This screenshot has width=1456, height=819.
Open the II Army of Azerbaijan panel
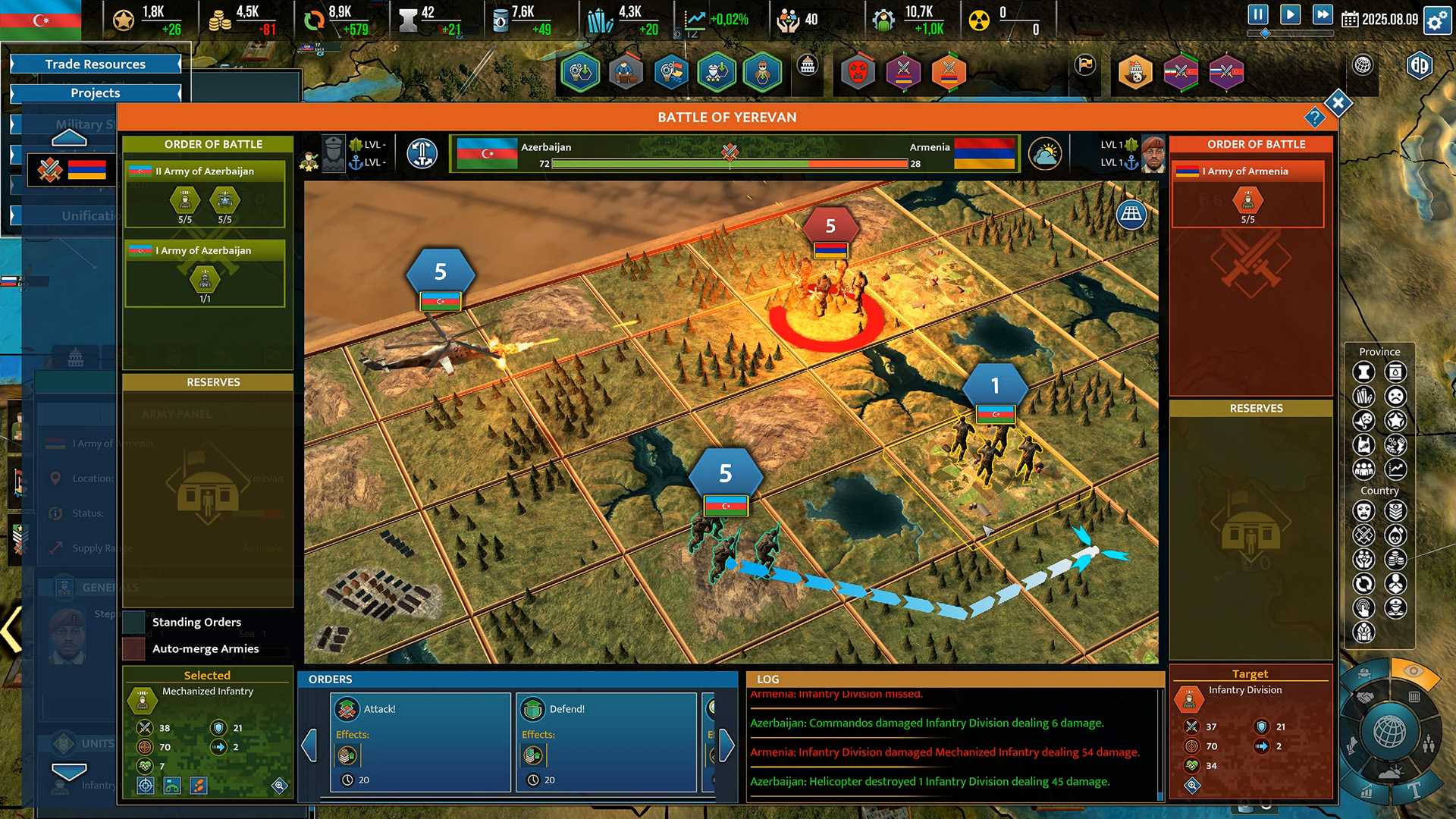pos(204,171)
